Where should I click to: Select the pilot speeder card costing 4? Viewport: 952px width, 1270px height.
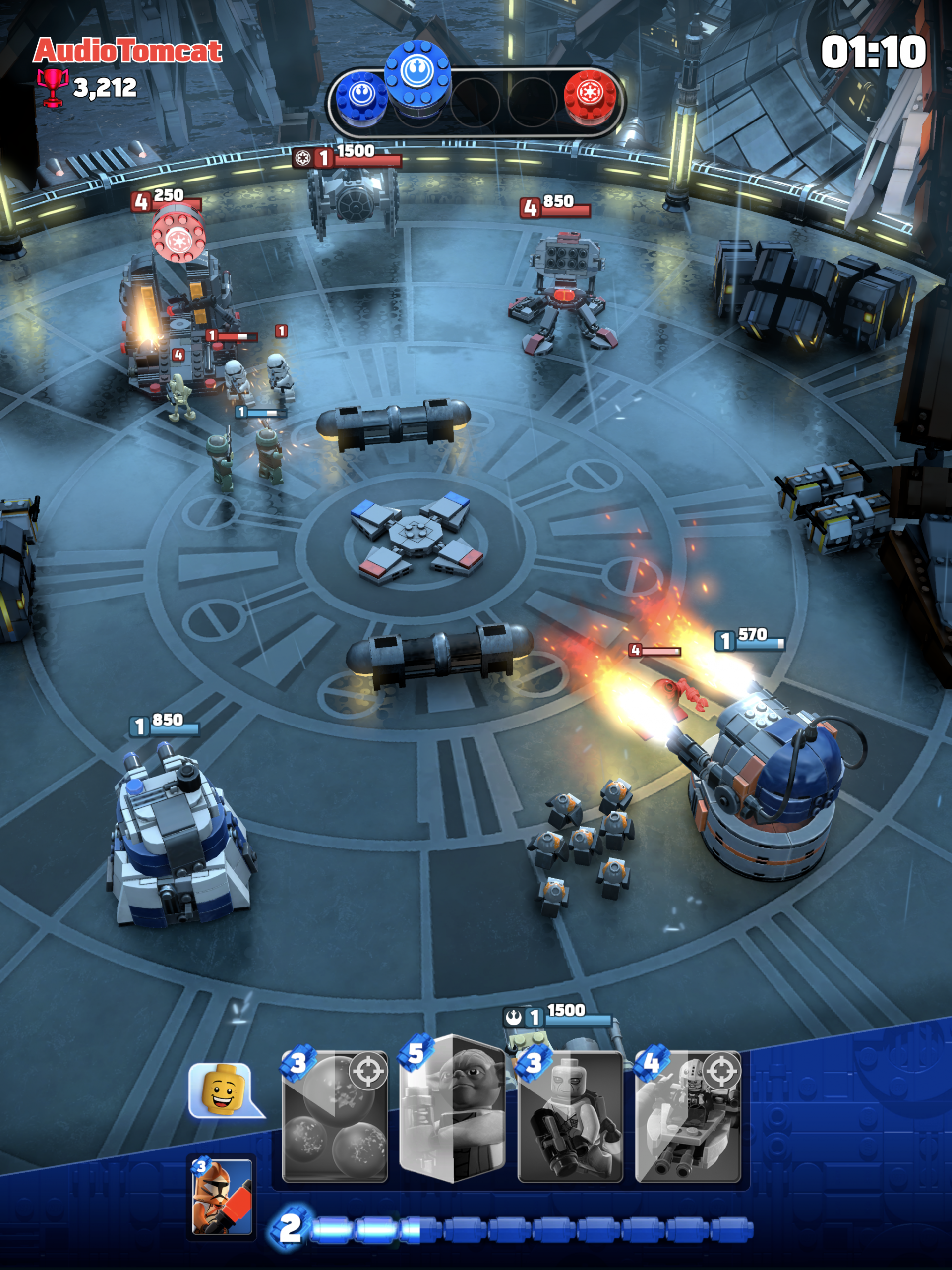(x=688, y=1117)
